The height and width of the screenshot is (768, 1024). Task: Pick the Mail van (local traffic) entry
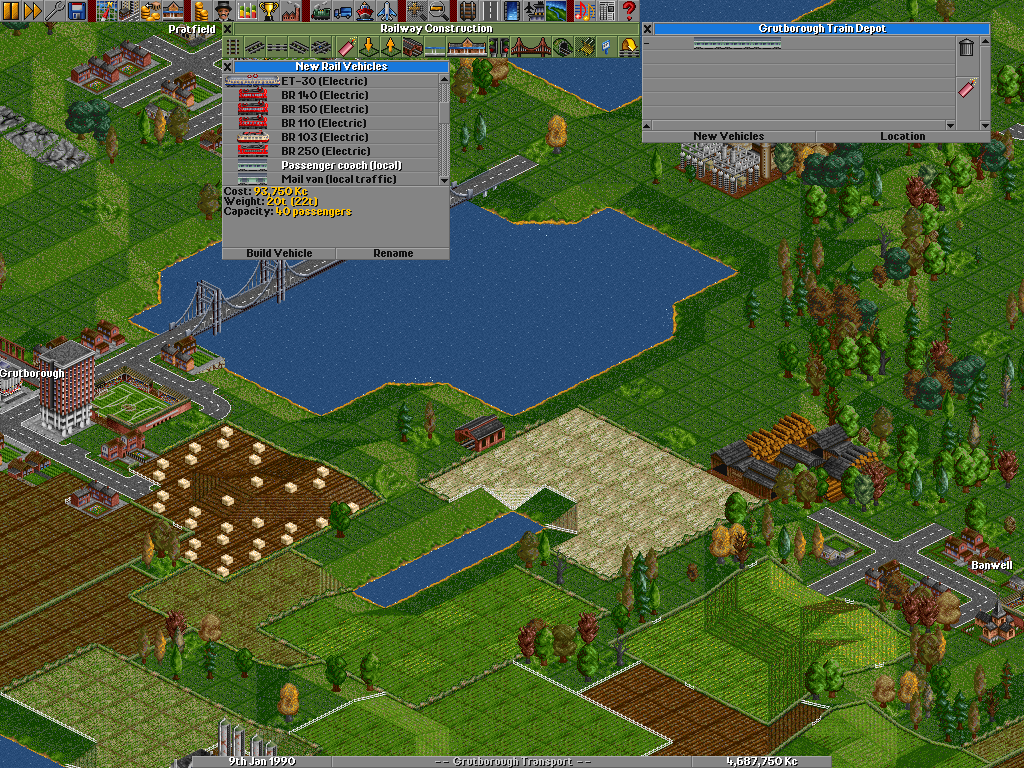[x=338, y=179]
